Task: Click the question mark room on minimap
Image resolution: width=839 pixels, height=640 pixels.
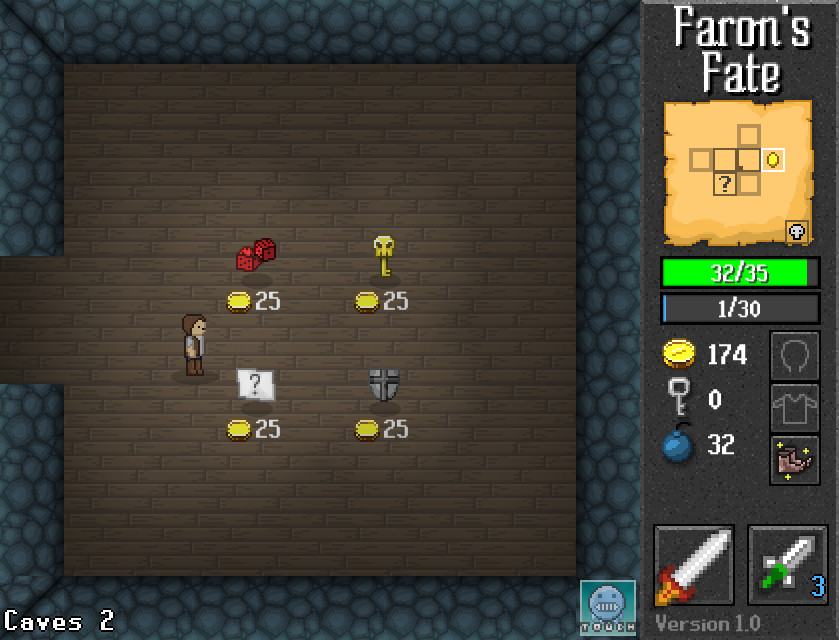Action: coord(725,183)
